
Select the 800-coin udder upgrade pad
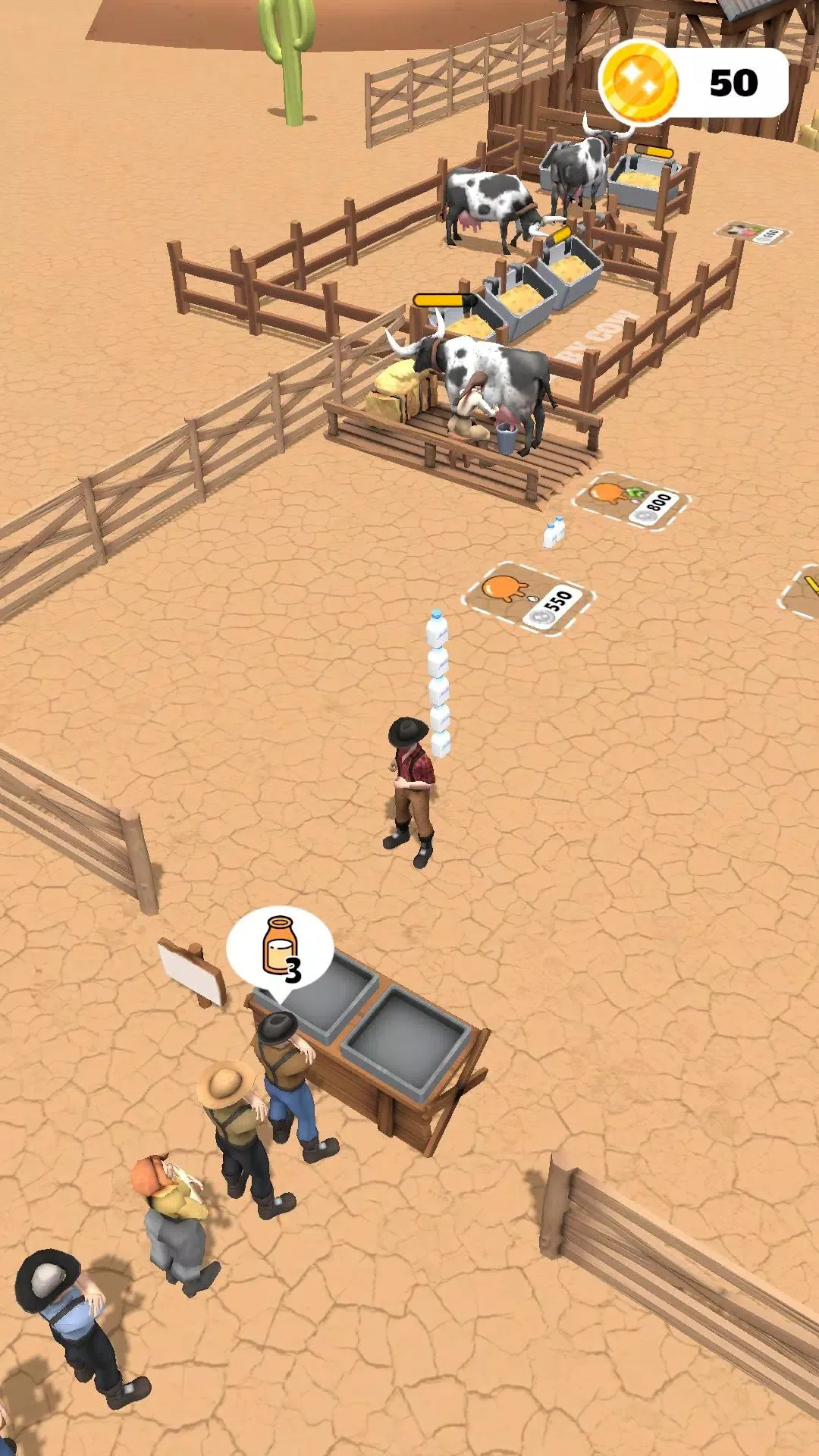point(631,500)
